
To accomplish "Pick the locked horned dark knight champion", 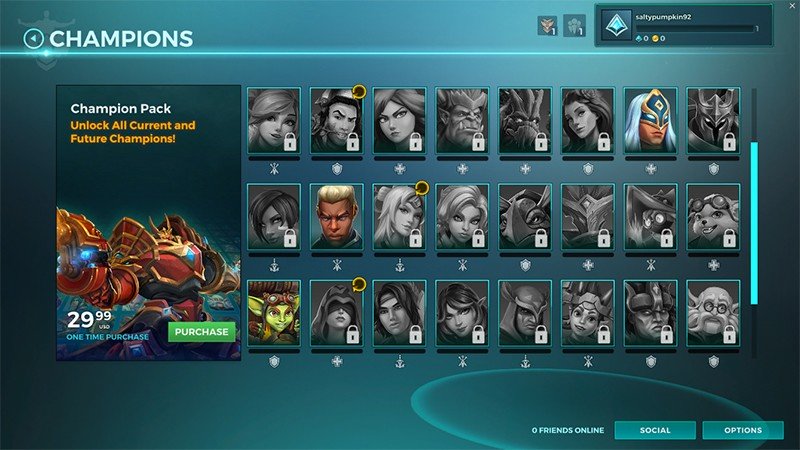I will pyautogui.click(x=713, y=120).
